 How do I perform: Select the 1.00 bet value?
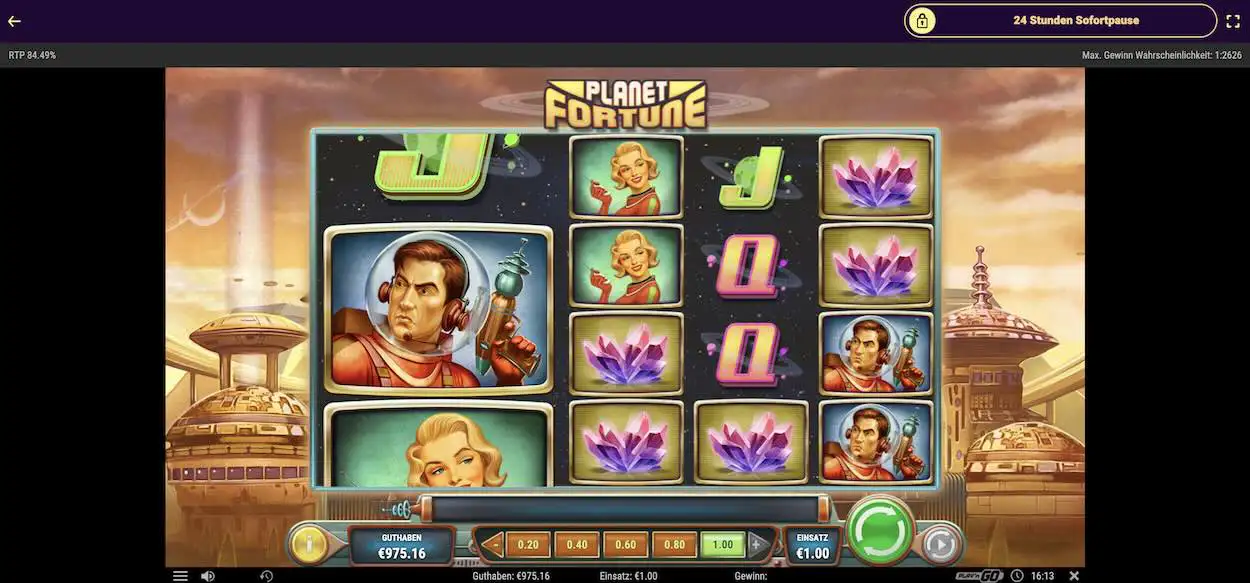(722, 545)
